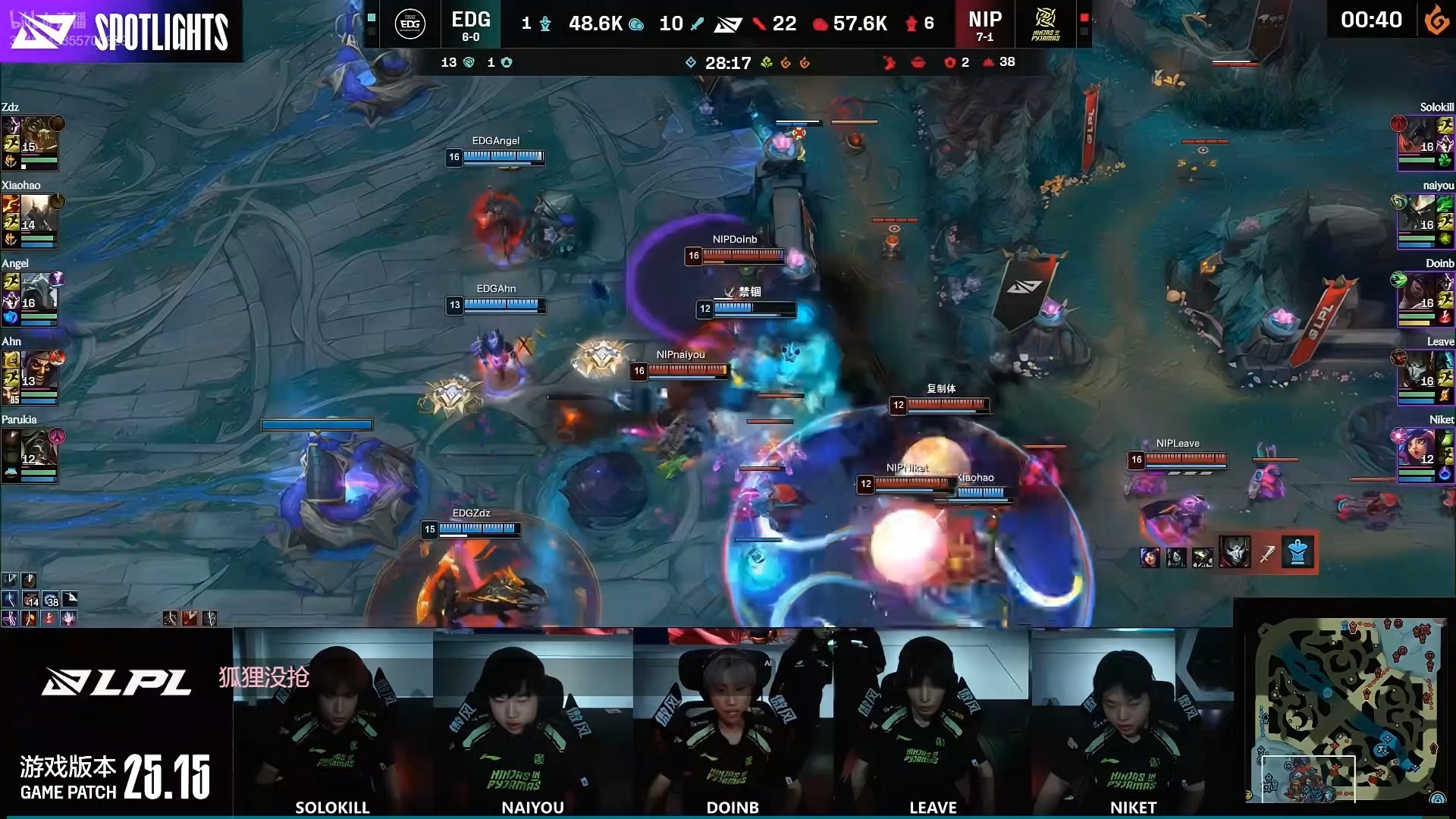The width and height of the screenshot is (1456, 819).
Task: Click the highlighted blue item icon
Action: (x=1298, y=554)
